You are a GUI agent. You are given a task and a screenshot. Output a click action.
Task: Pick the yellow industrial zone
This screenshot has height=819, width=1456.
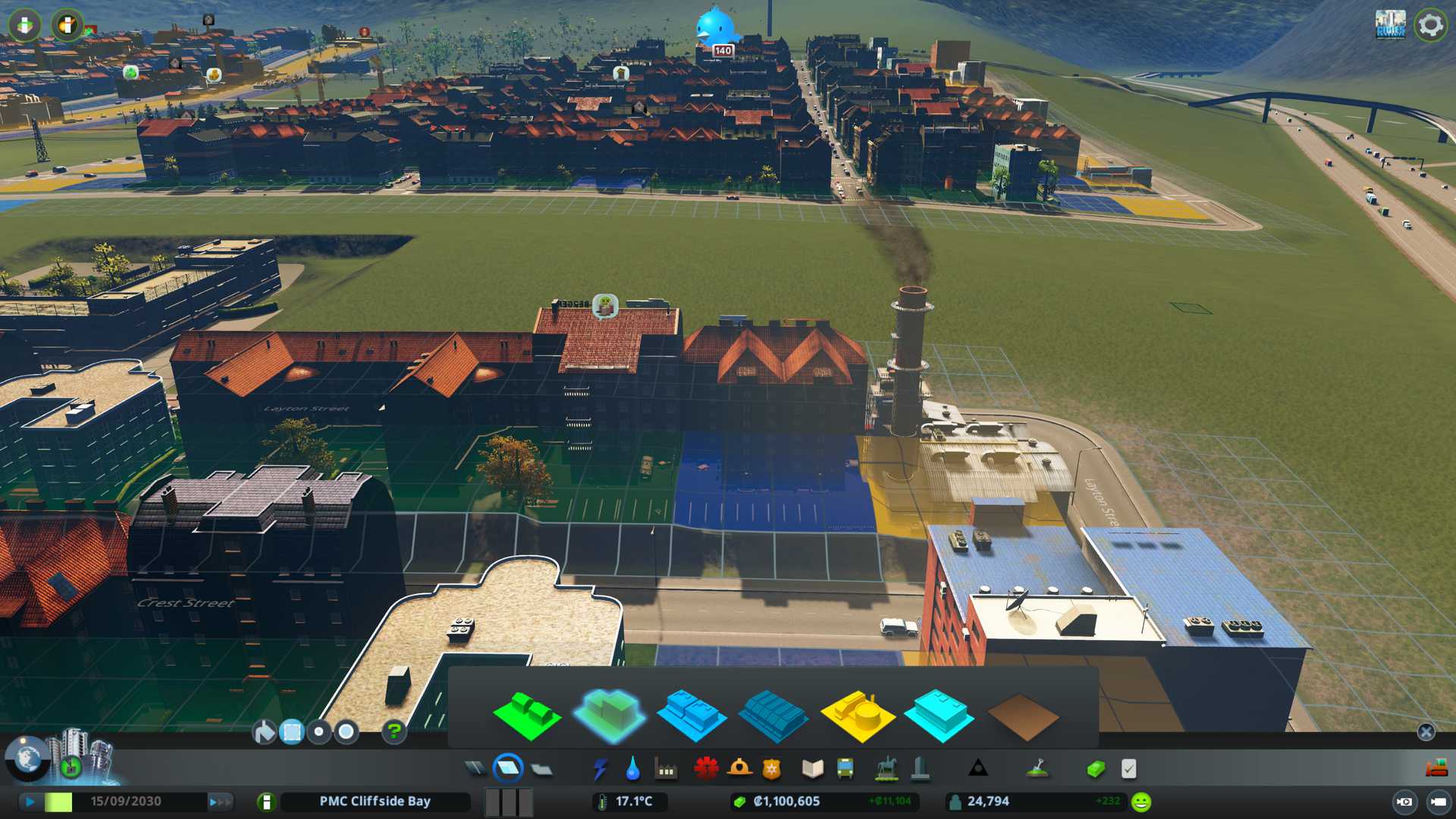point(857,716)
